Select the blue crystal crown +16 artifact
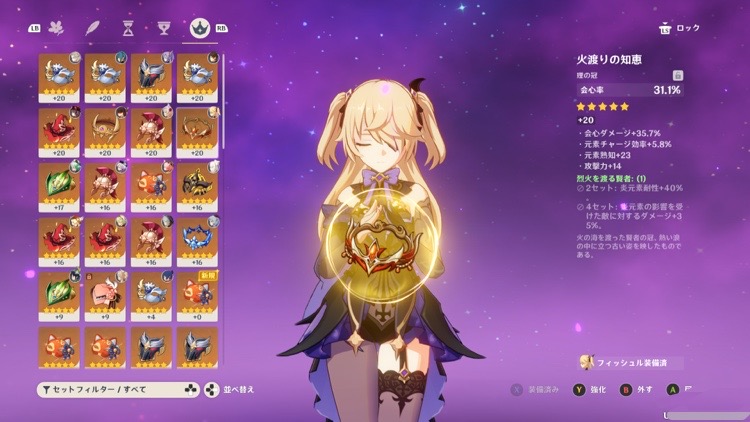Viewport: 750px width, 422px height. [197, 240]
